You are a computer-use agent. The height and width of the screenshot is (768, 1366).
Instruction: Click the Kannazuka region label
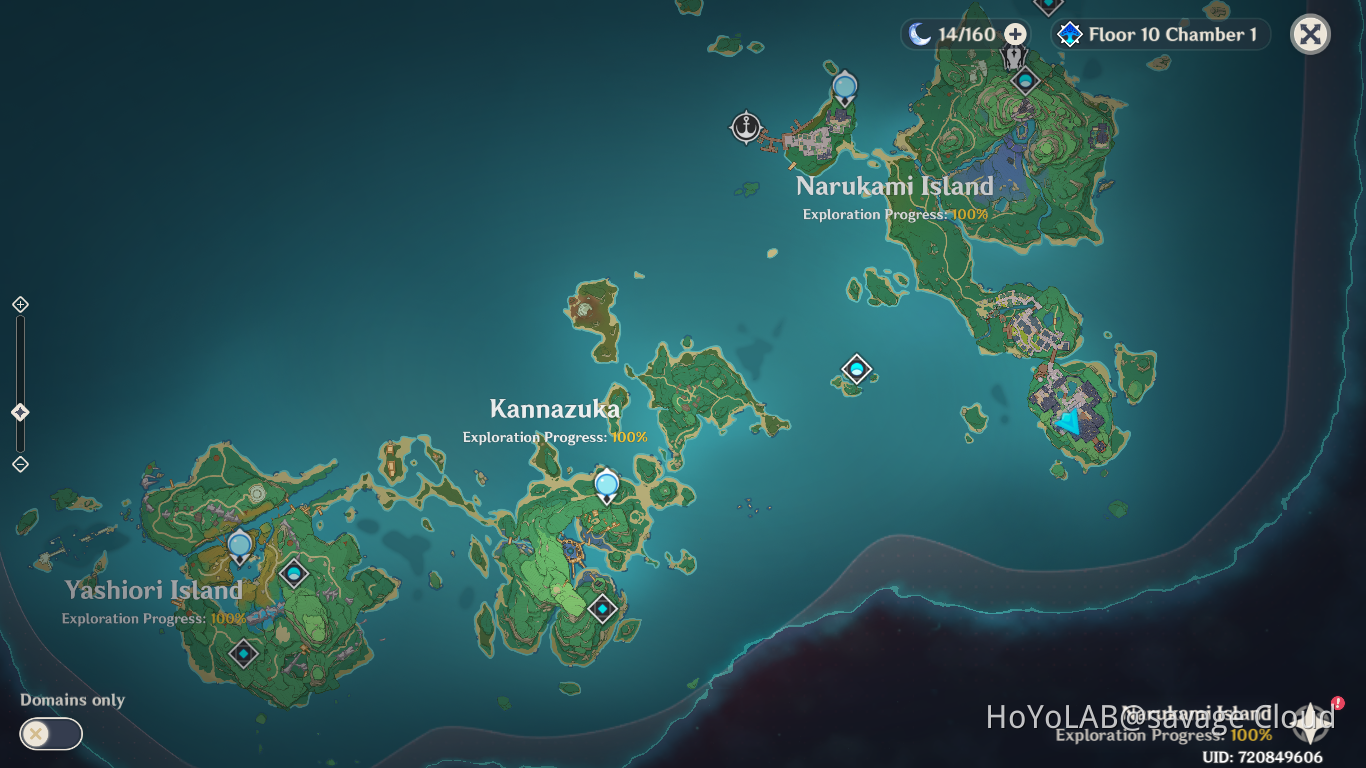[555, 409]
